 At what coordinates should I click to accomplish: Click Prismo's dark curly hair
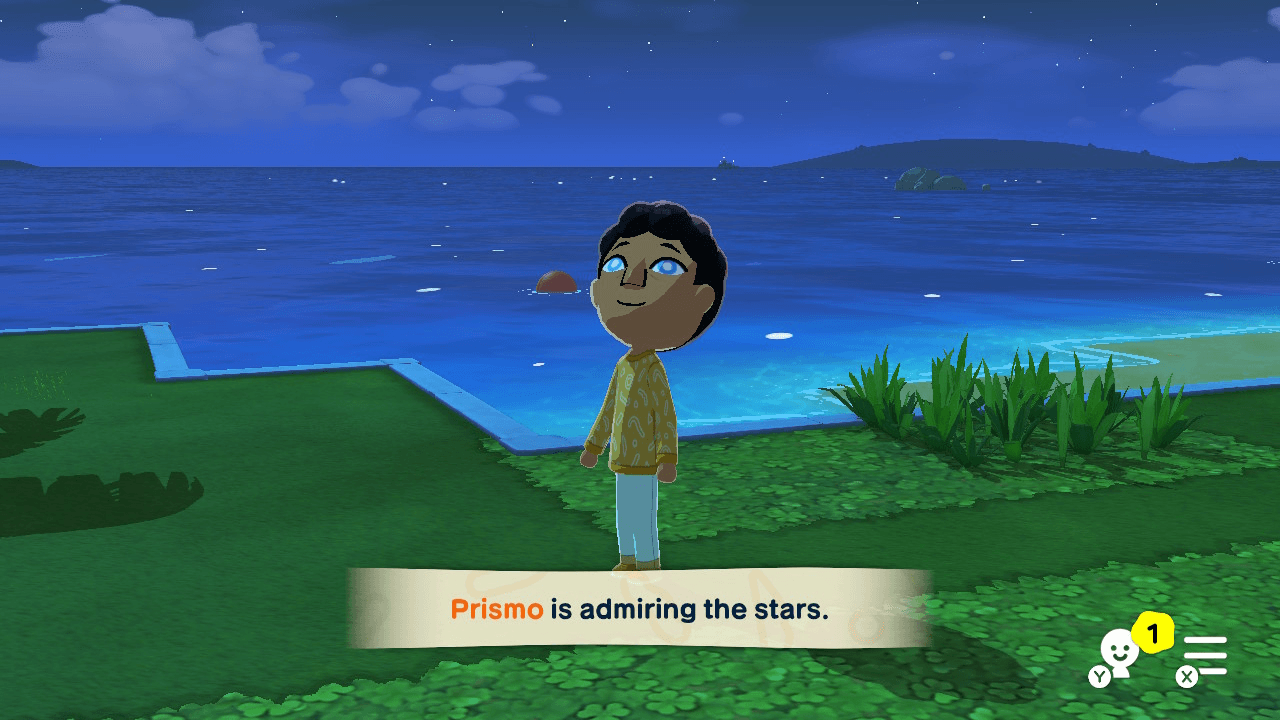click(655, 215)
